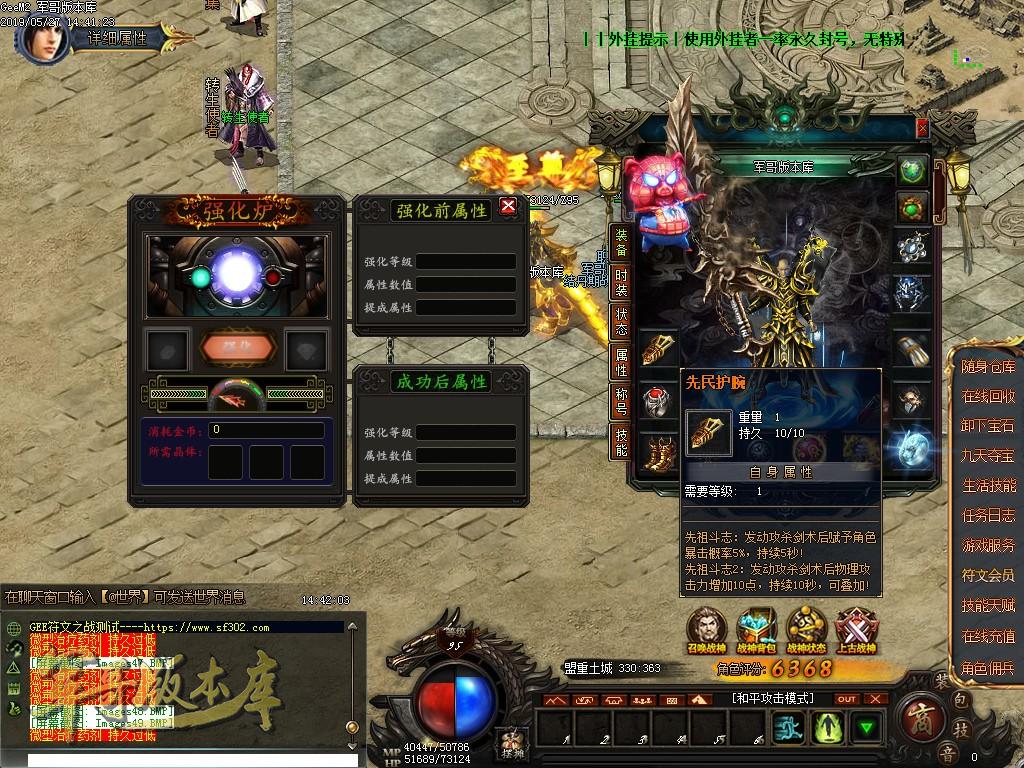The width and height of the screenshot is (1024, 768).
Task: Open the 技能 skills tab
Action: [x=621, y=441]
